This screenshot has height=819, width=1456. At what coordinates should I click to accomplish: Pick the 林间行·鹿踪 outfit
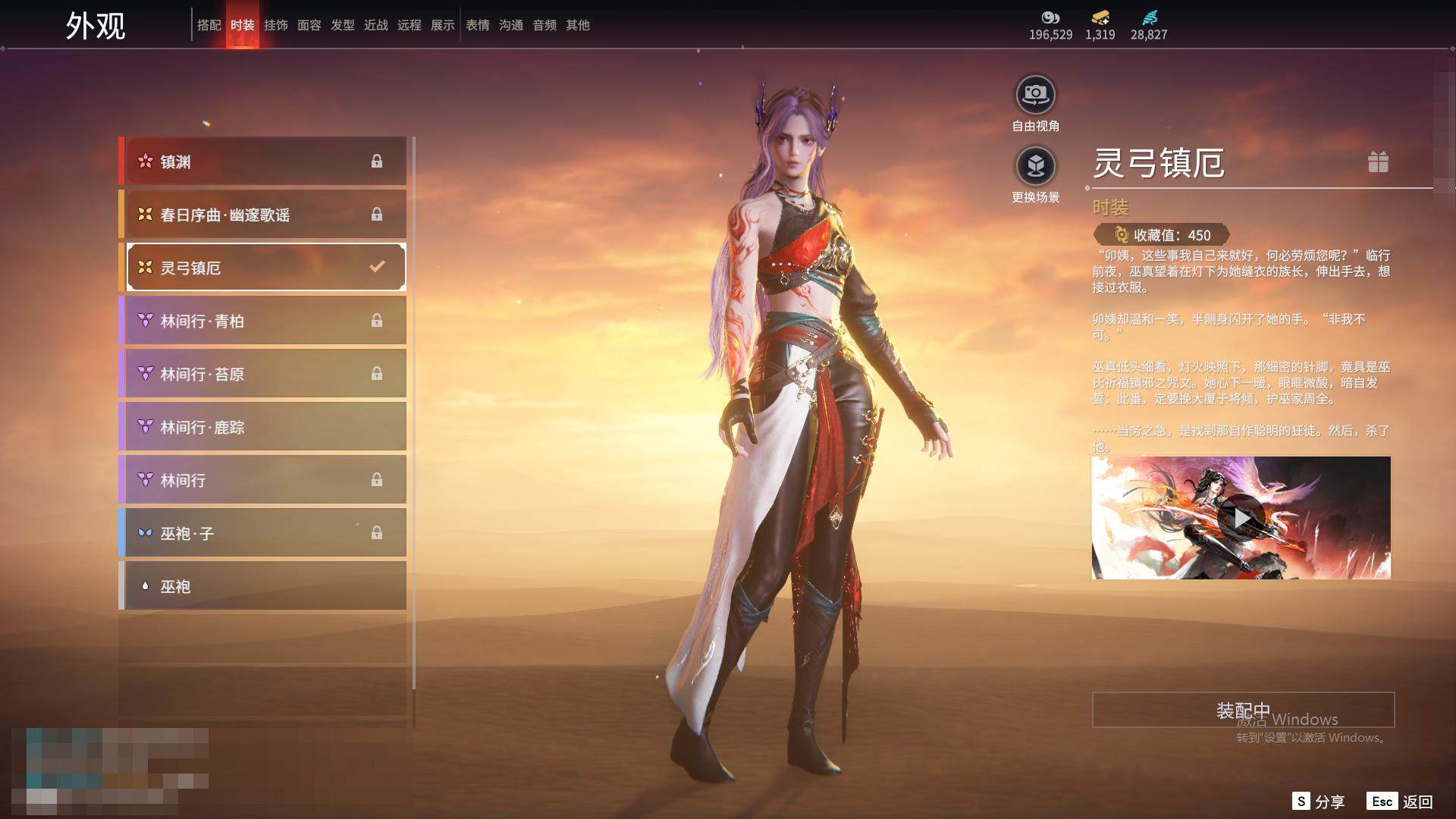[263, 427]
